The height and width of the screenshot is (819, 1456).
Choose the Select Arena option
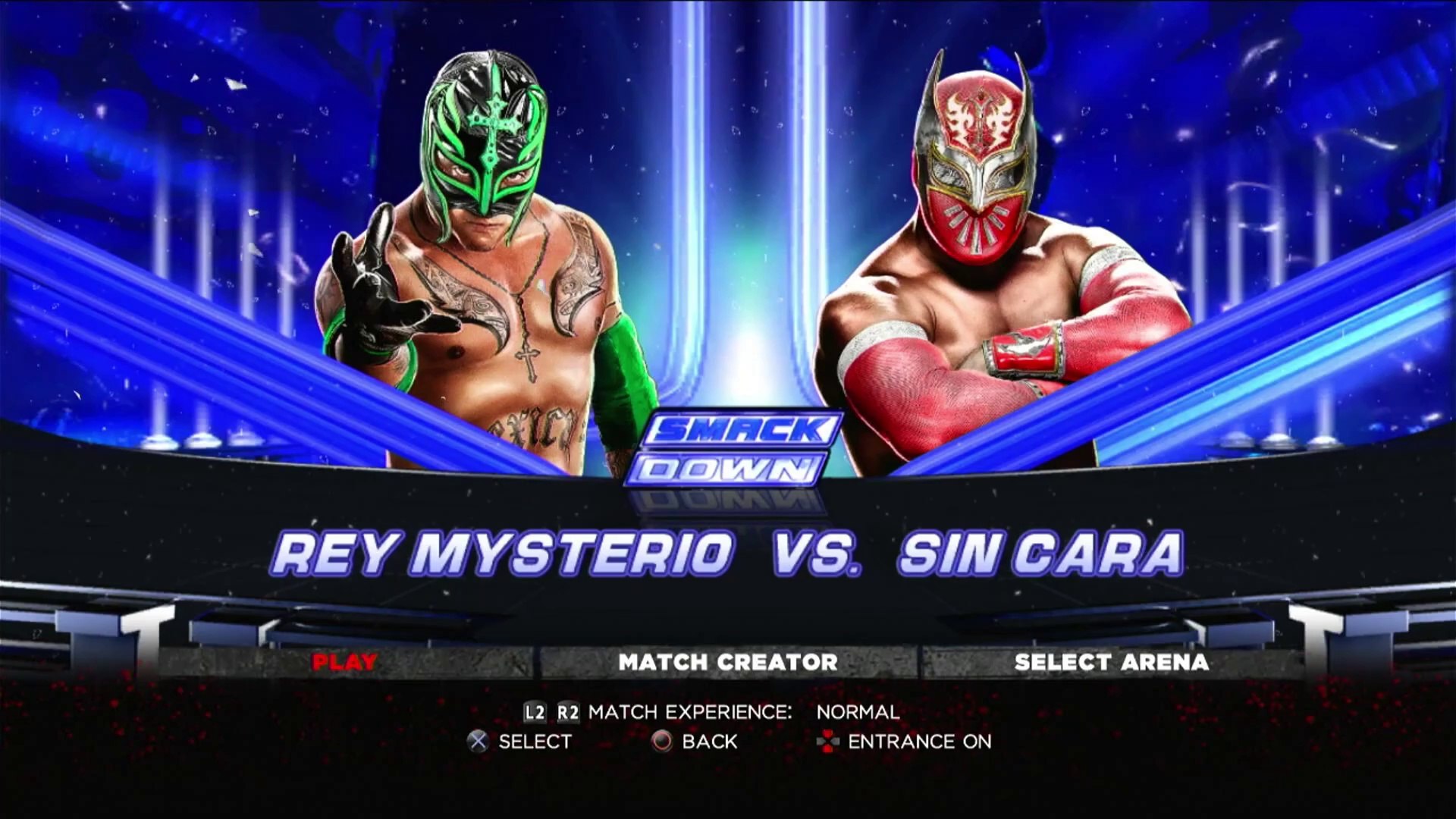pos(1111,662)
